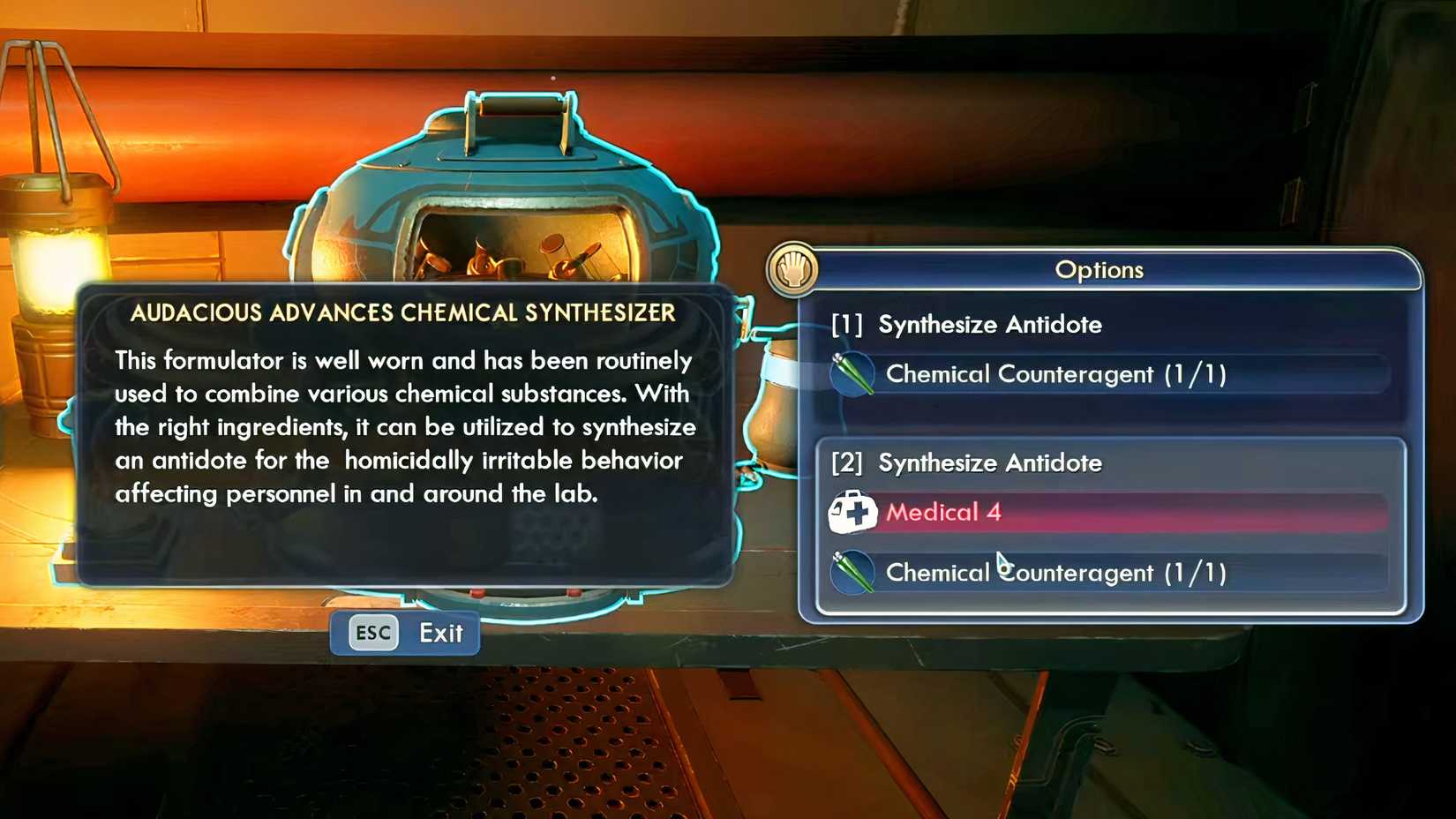Screen dimensions: 1456x819
Task: Select the Chemical Counteragent syringe icon under option 1
Action: pos(852,373)
